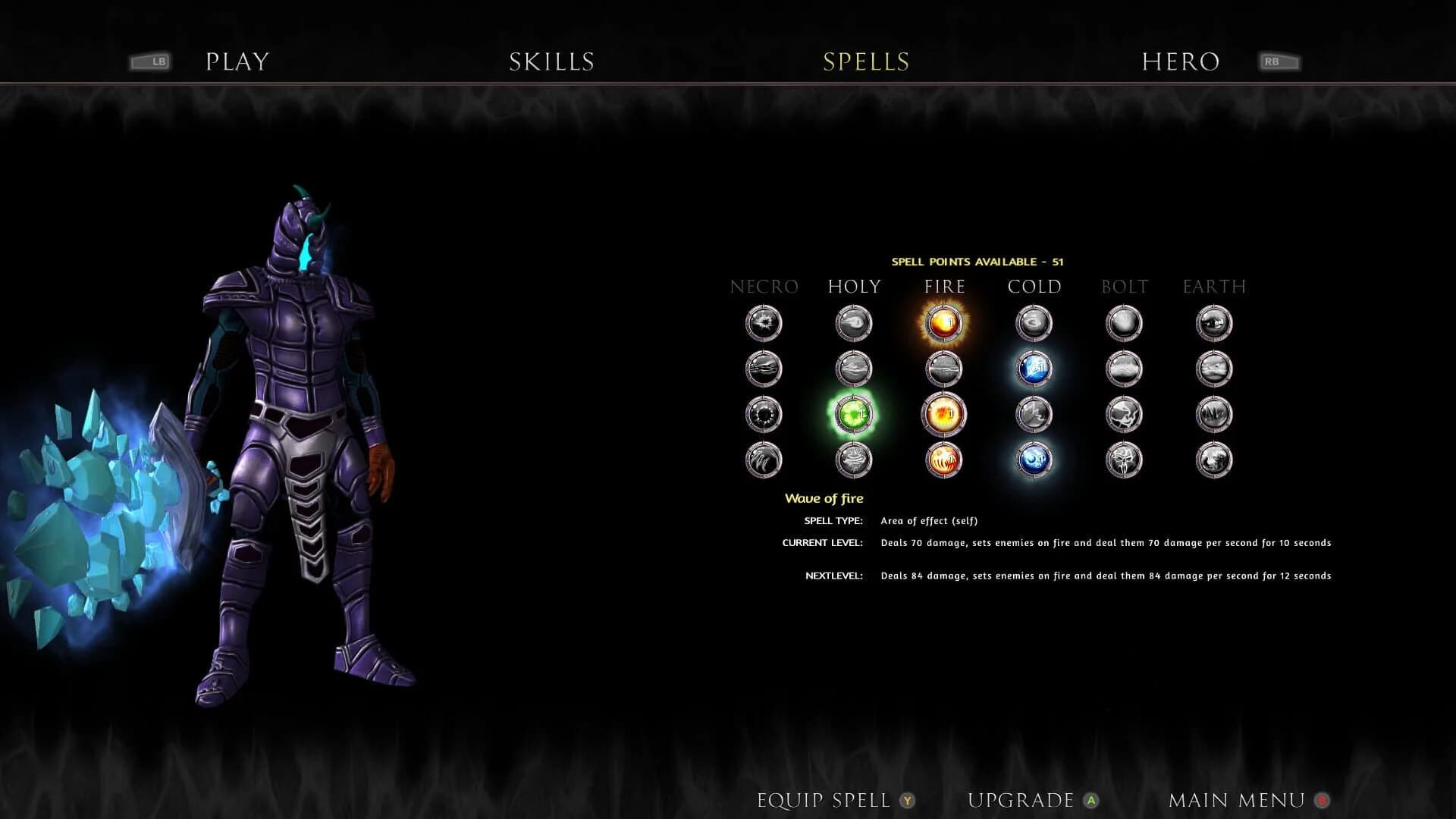Equip the currently selected spell
Viewport: 1456px width, 819px height.
(x=824, y=799)
